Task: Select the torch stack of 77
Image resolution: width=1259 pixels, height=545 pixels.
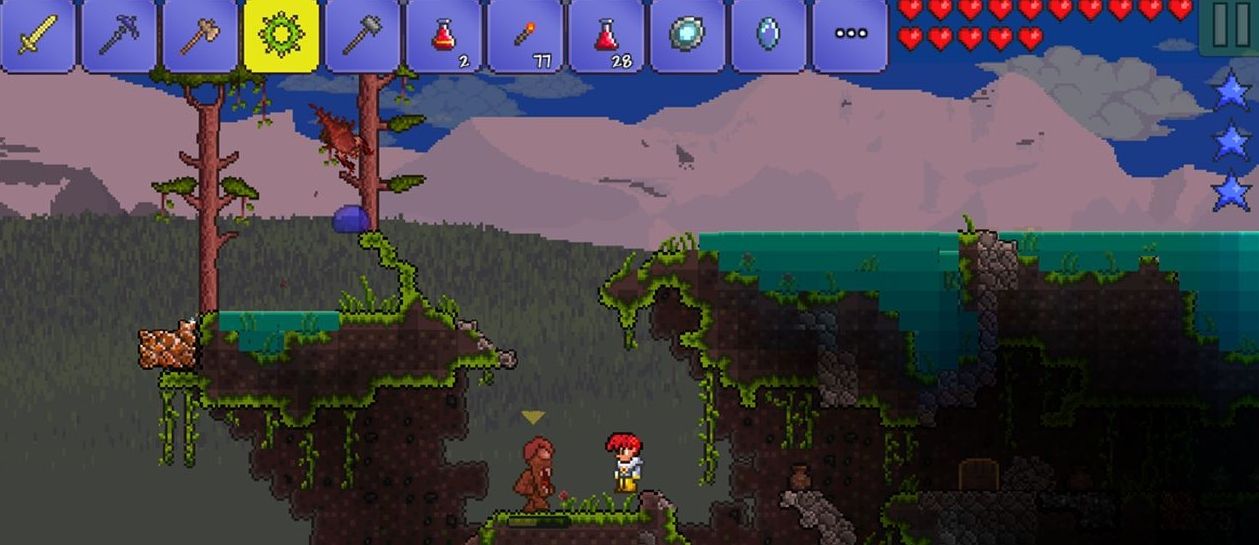Action: point(525,35)
